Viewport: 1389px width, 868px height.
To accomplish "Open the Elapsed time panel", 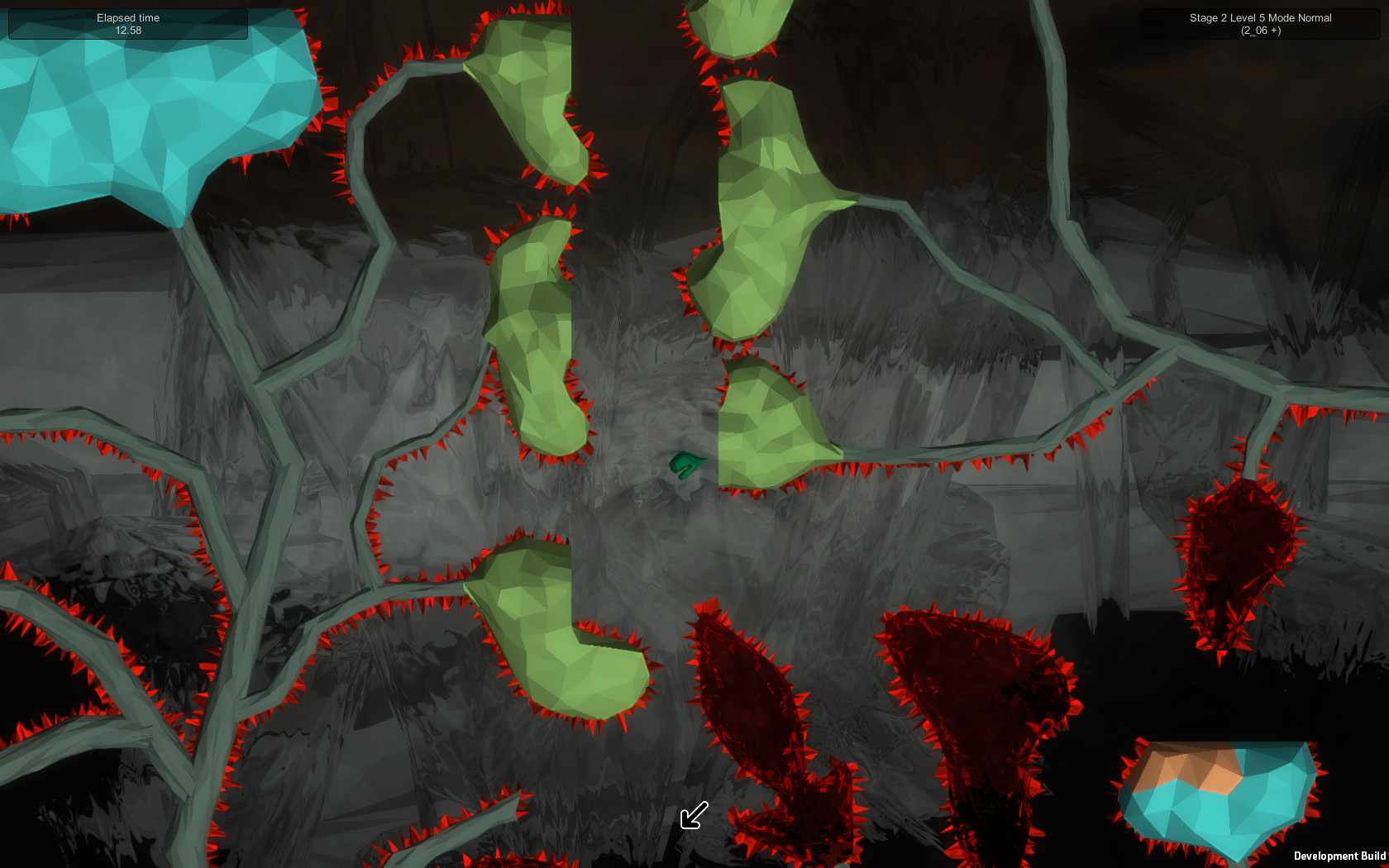I will (x=127, y=23).
